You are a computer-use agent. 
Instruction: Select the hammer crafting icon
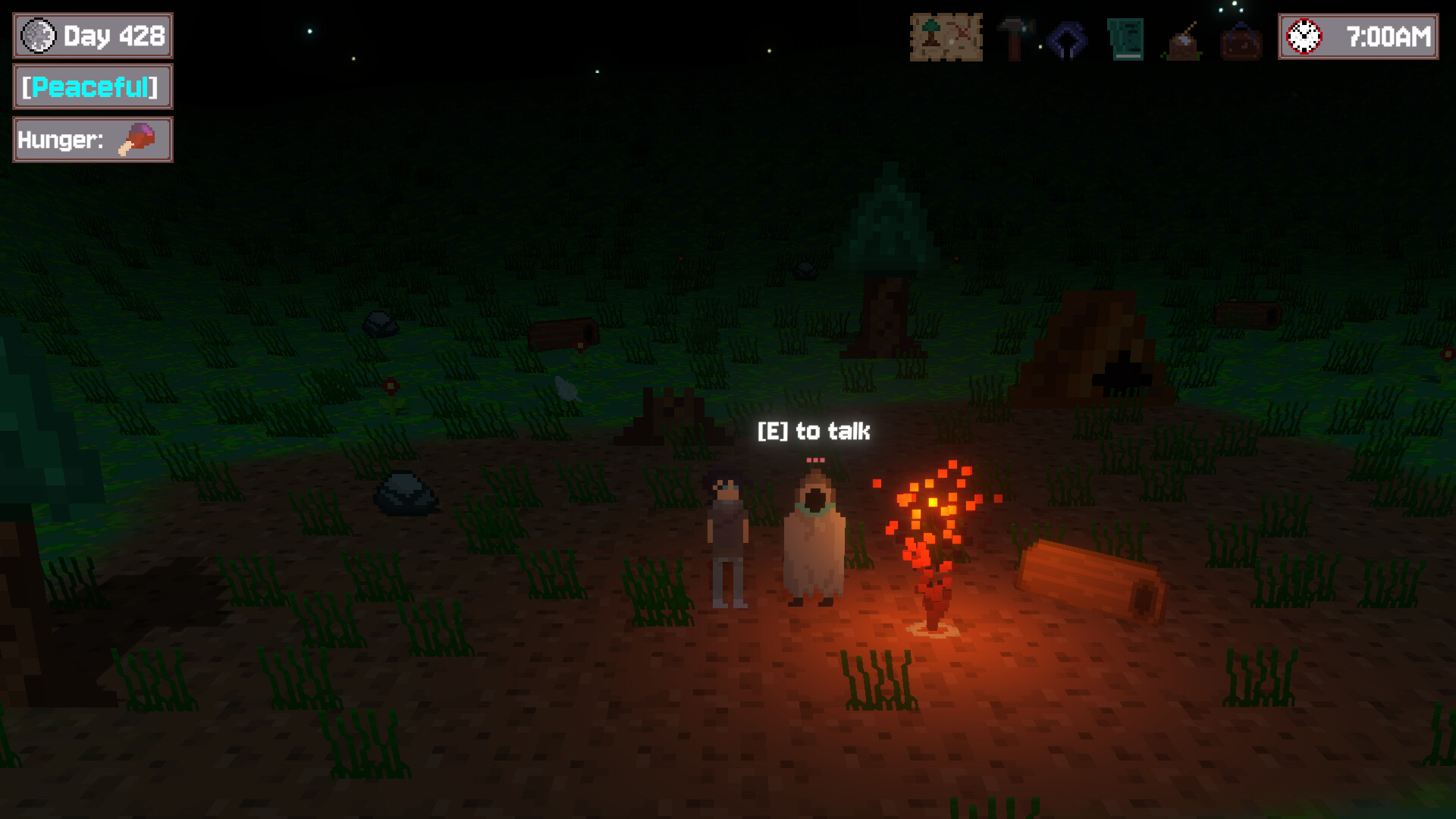click(x=1015, y=36)
